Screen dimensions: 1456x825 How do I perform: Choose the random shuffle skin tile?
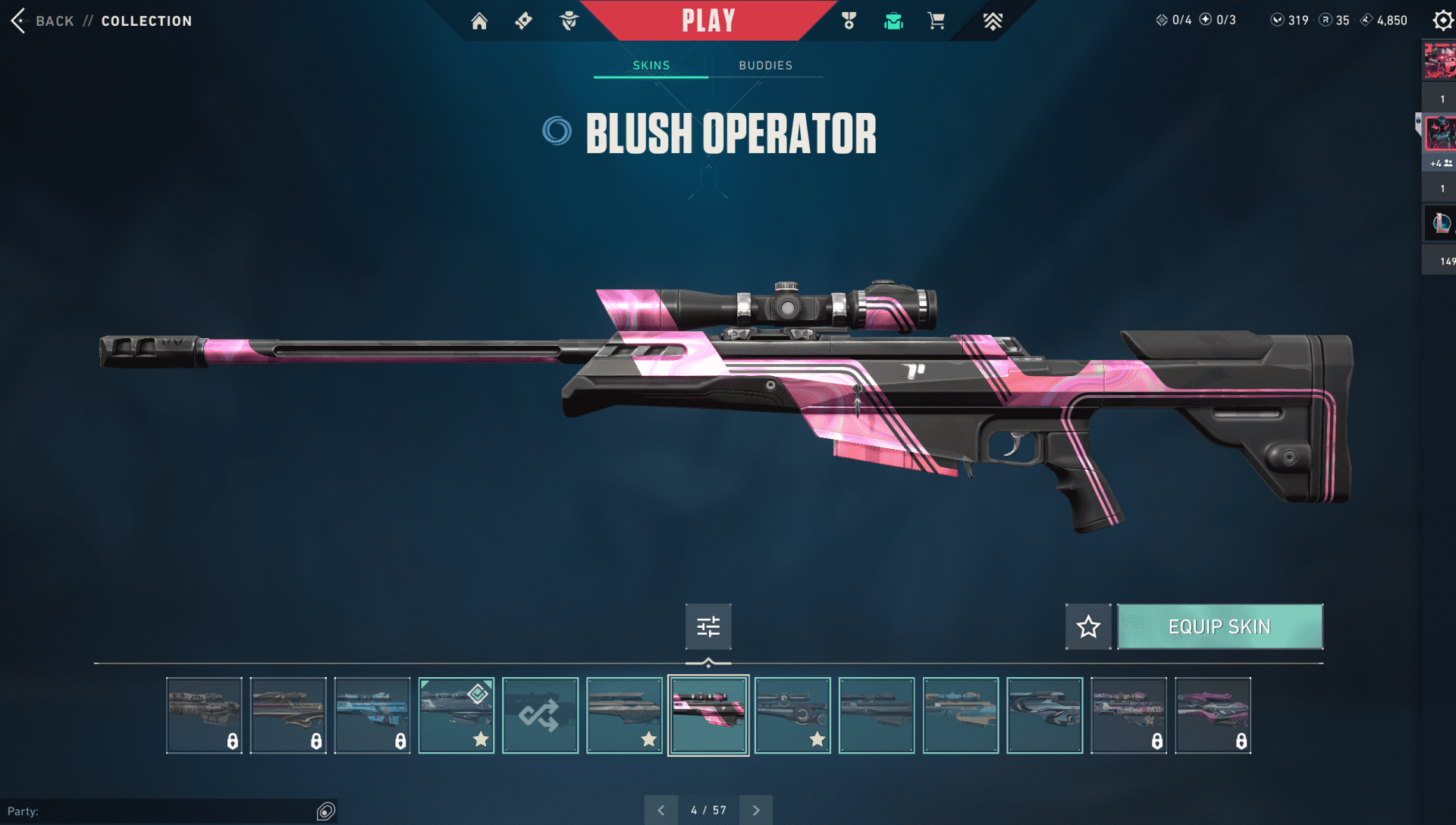pyautogui.click(x=540, y=715)
